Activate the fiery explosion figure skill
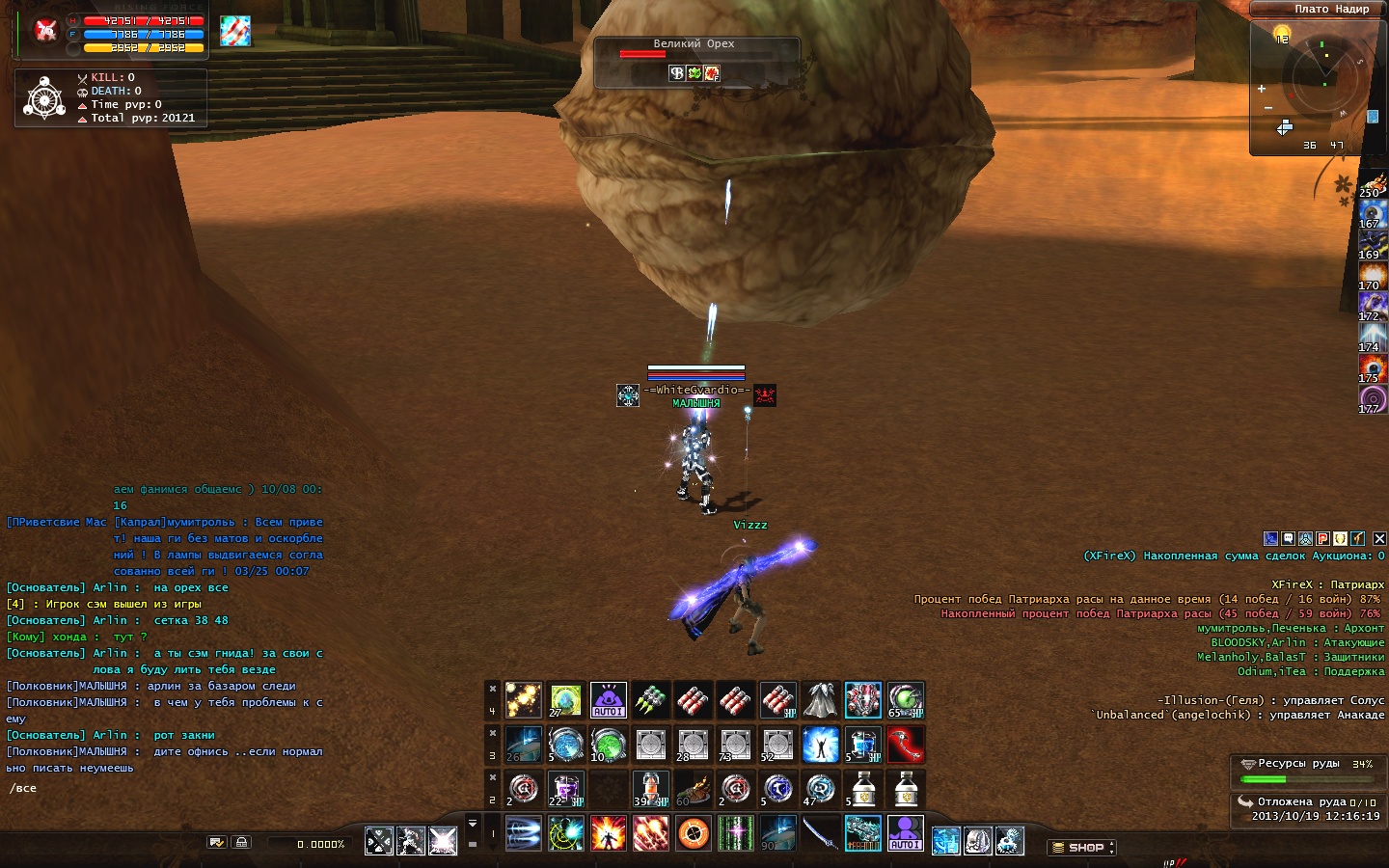This screenshot has width=1389, height=868. tap(608, 833)
